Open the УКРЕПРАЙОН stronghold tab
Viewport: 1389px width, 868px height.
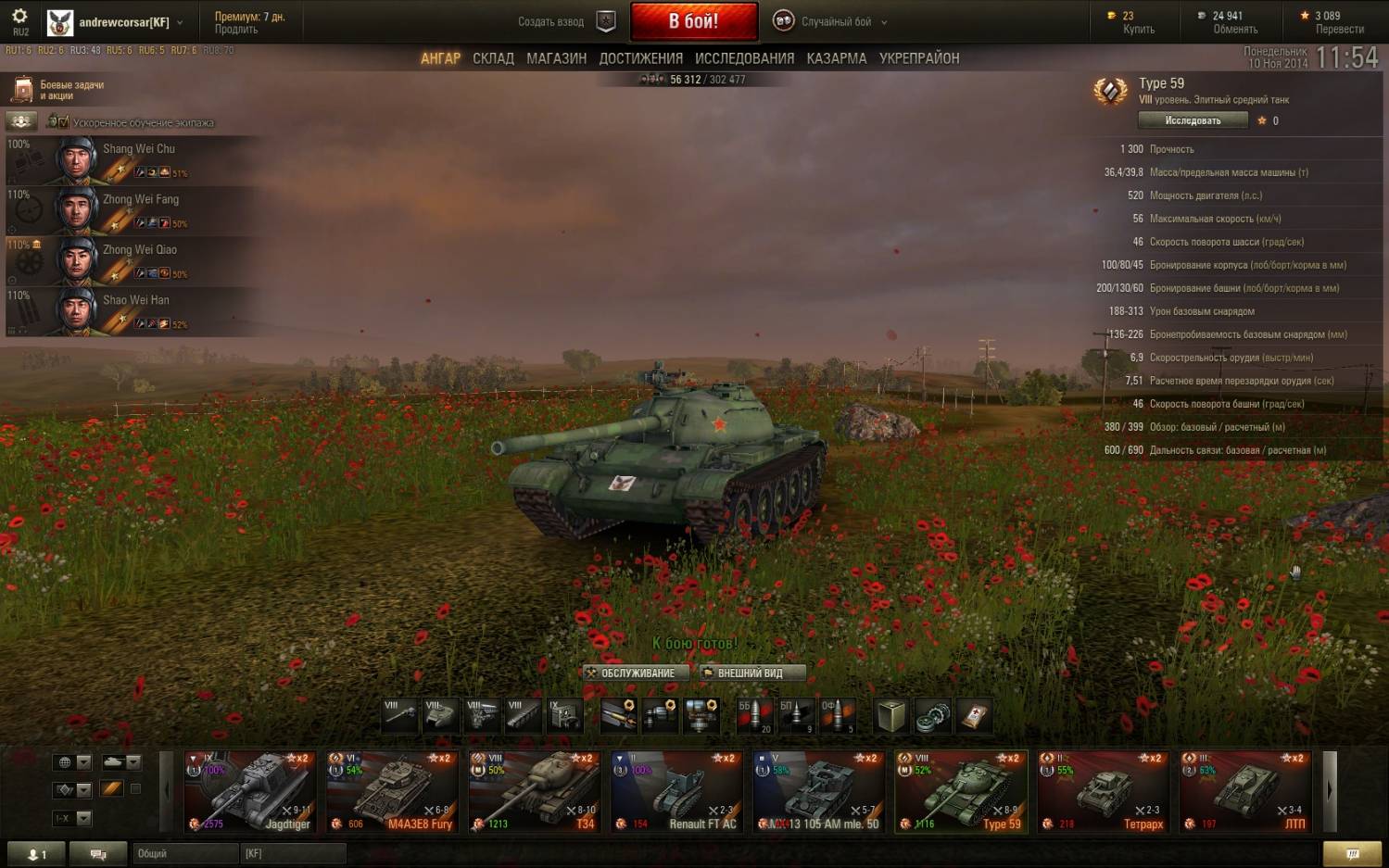tap(918, 58)
